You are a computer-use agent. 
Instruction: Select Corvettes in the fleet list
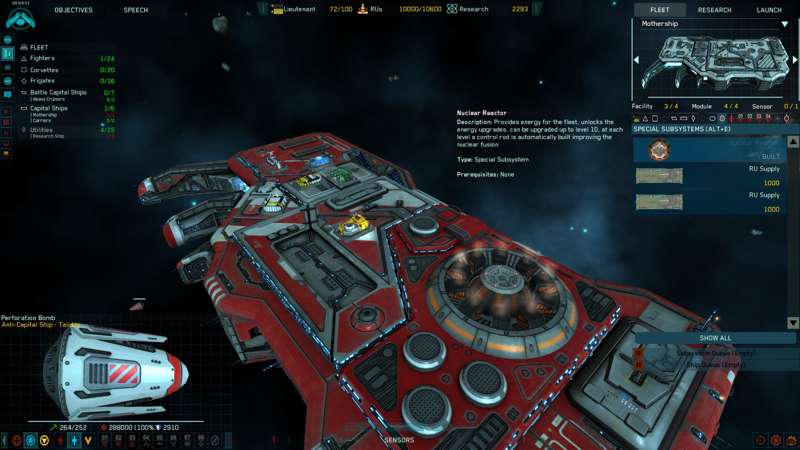click(x=45, y=70)
